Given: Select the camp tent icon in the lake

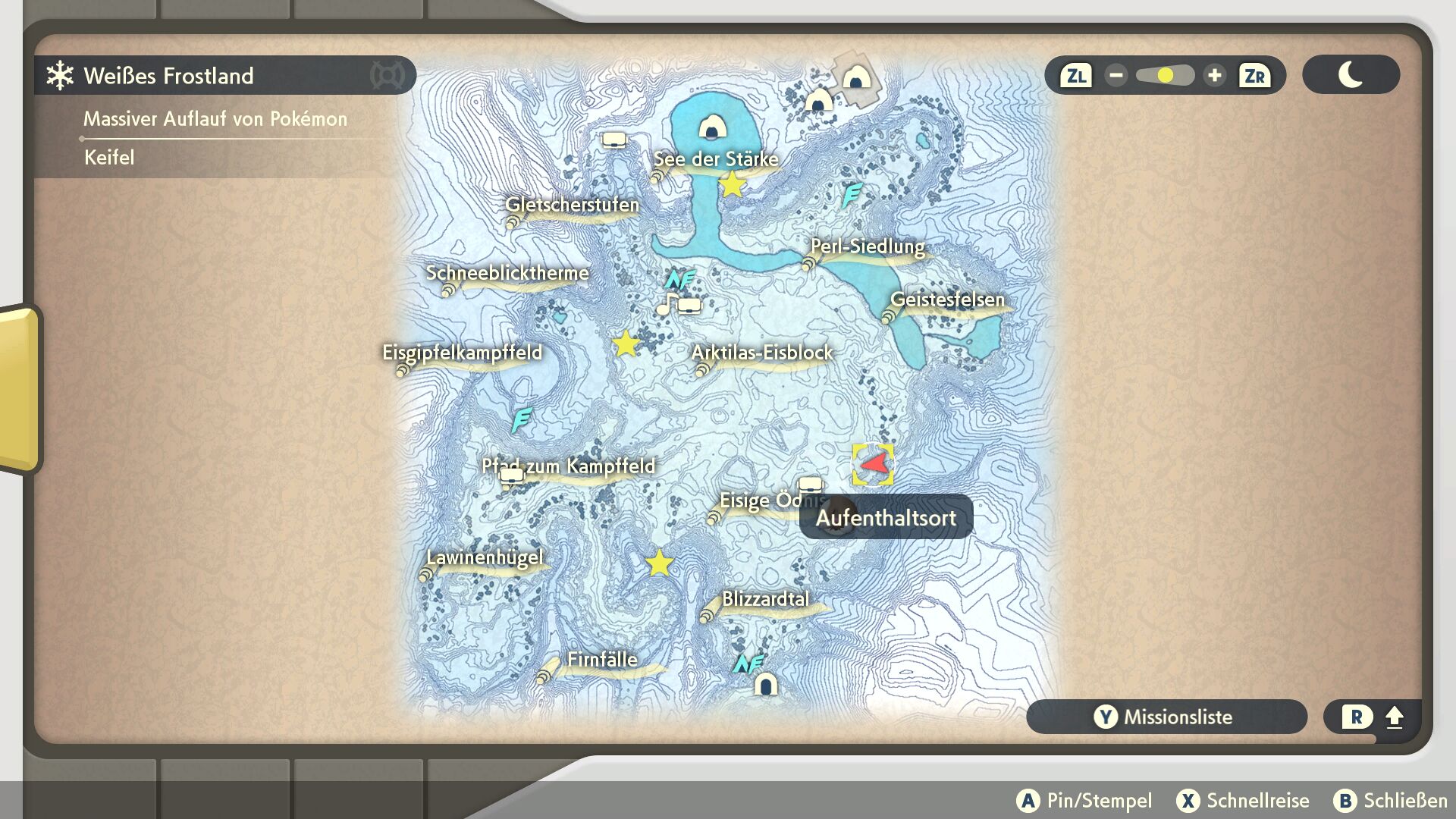Looking at the screenshot, I should coord(711,127).
